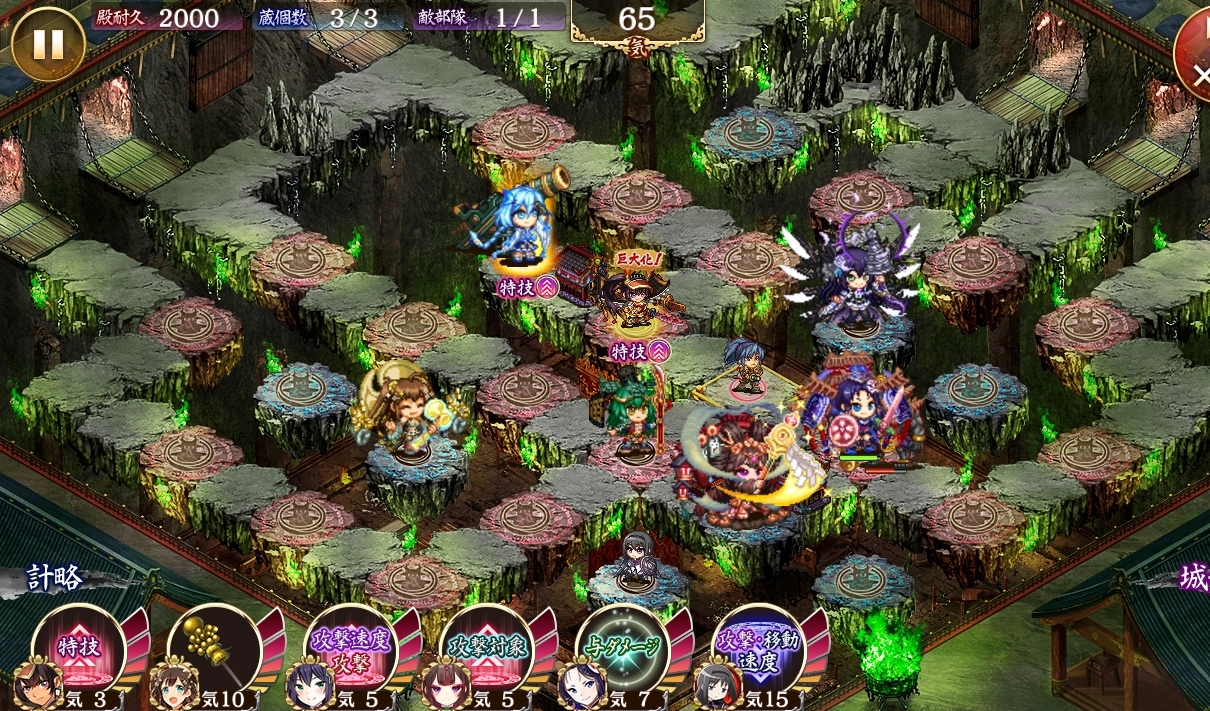Image resolution: width=1210 pixels, height=711 pixels.
Task: Use the golden mace stratagem costing 10 ki
Action: point(214,648)
